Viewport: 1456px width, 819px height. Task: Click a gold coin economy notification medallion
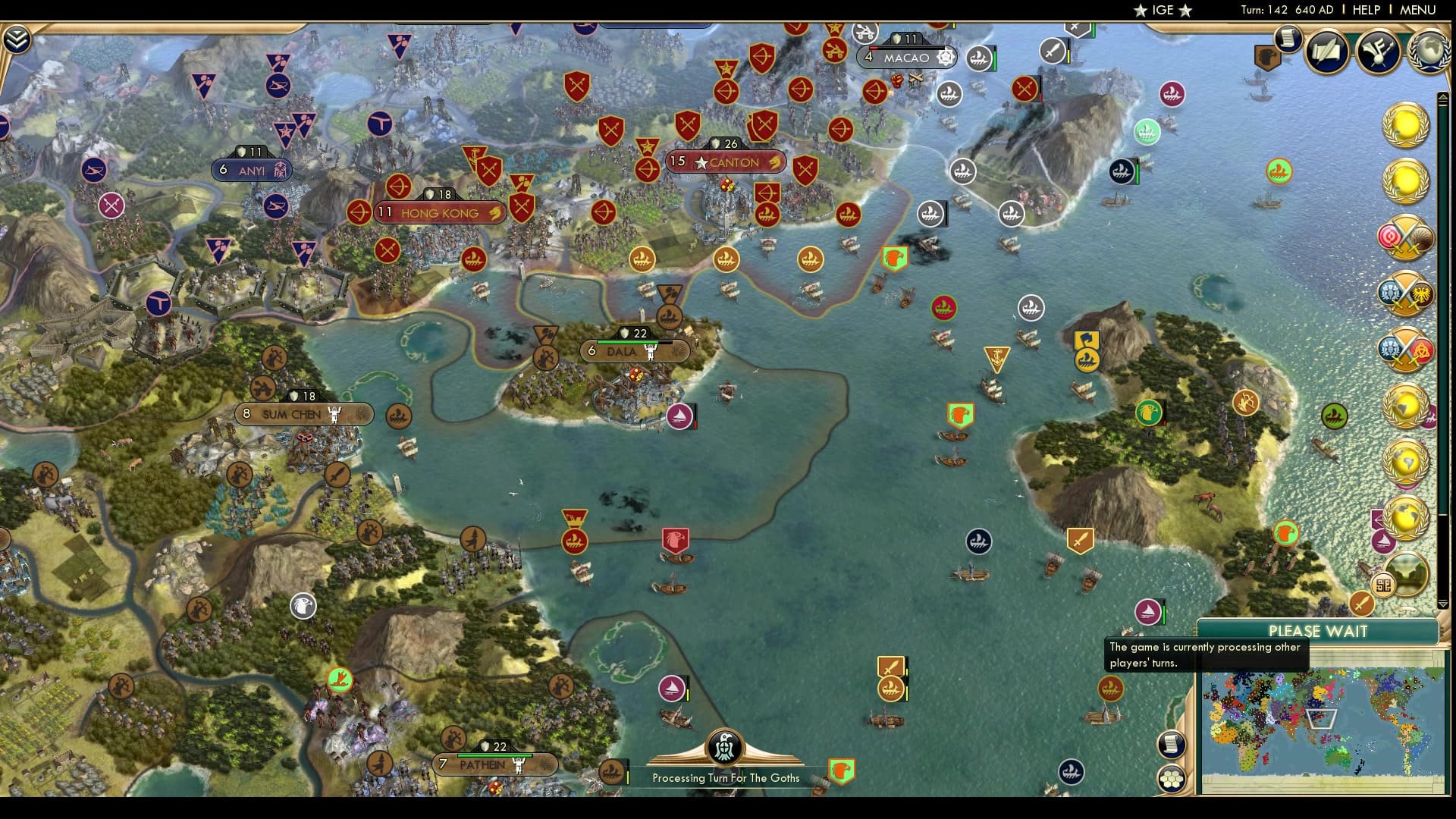pos(1406,125)
